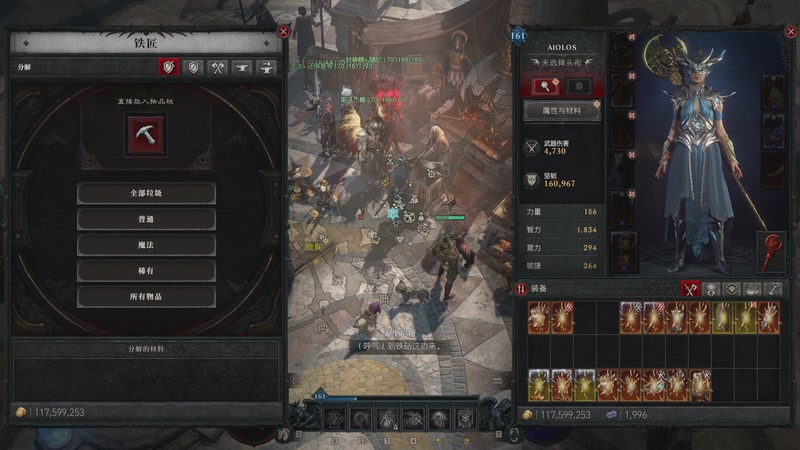Open the blacksmith crossed-axes tab
The width and height of the screenshot is (800, 450).
pyautogui.click(x=218, y=68)
